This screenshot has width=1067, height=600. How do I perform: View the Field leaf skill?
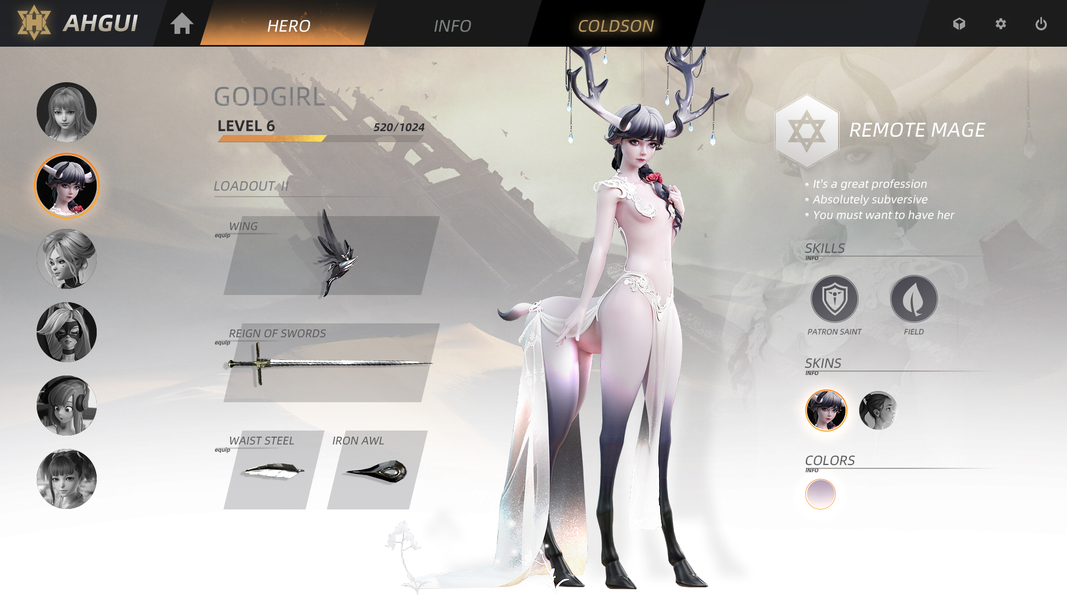[x=914, y=299]
